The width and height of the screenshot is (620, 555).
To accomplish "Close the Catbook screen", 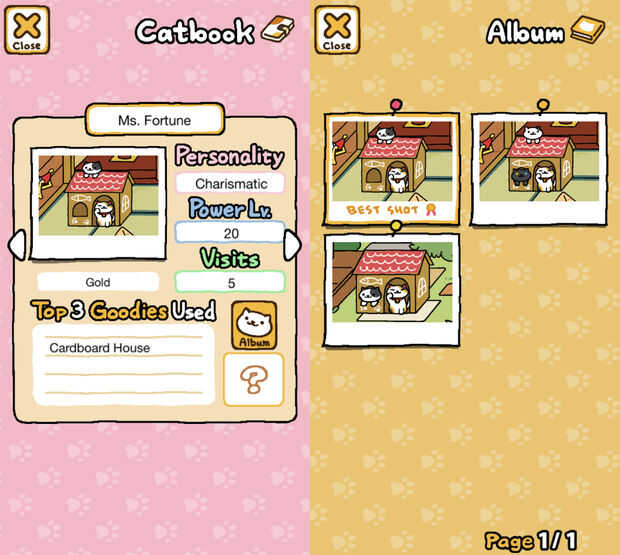I will tap(27, 30).
